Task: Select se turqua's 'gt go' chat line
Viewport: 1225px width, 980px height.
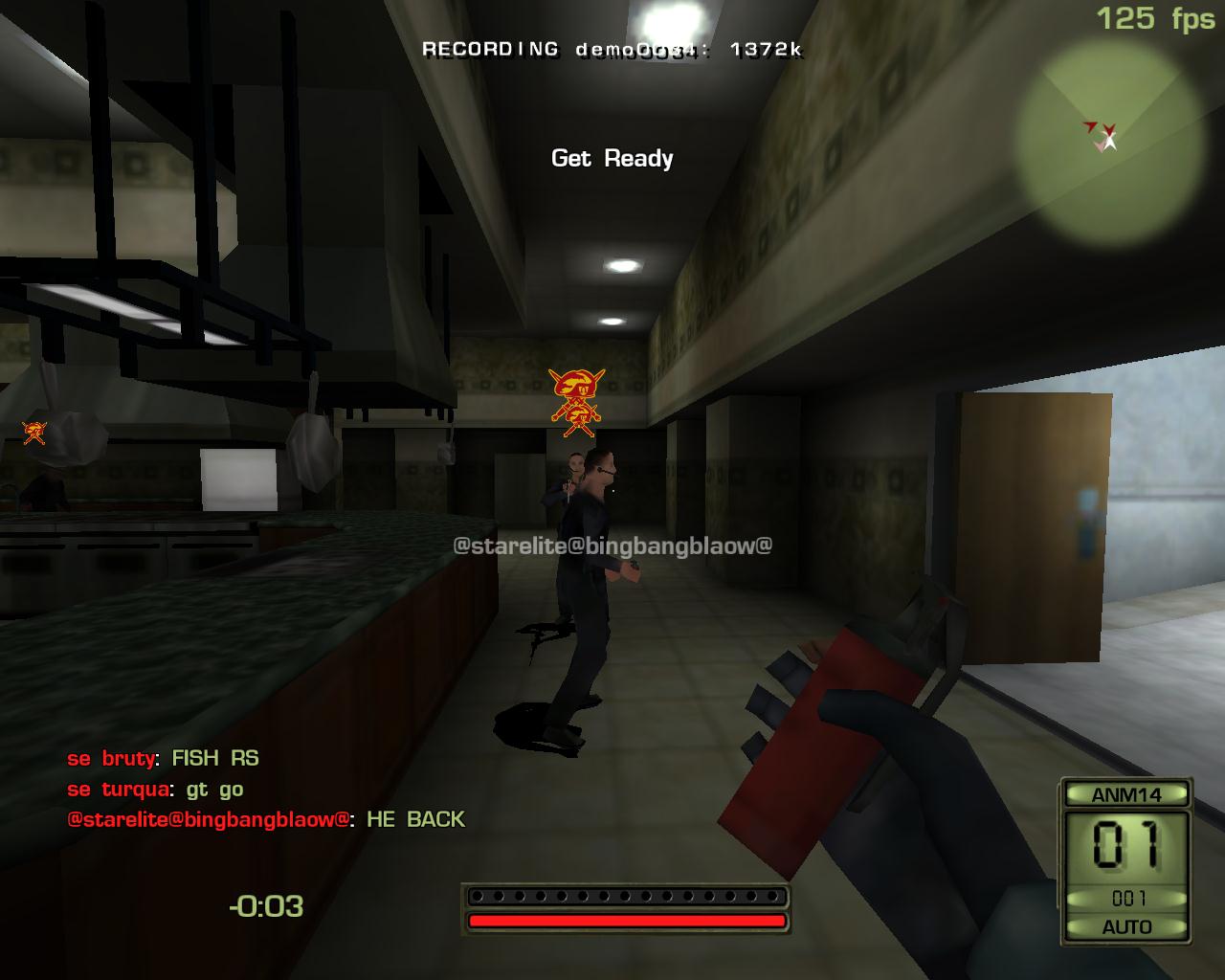Action: tap(214, 790)
